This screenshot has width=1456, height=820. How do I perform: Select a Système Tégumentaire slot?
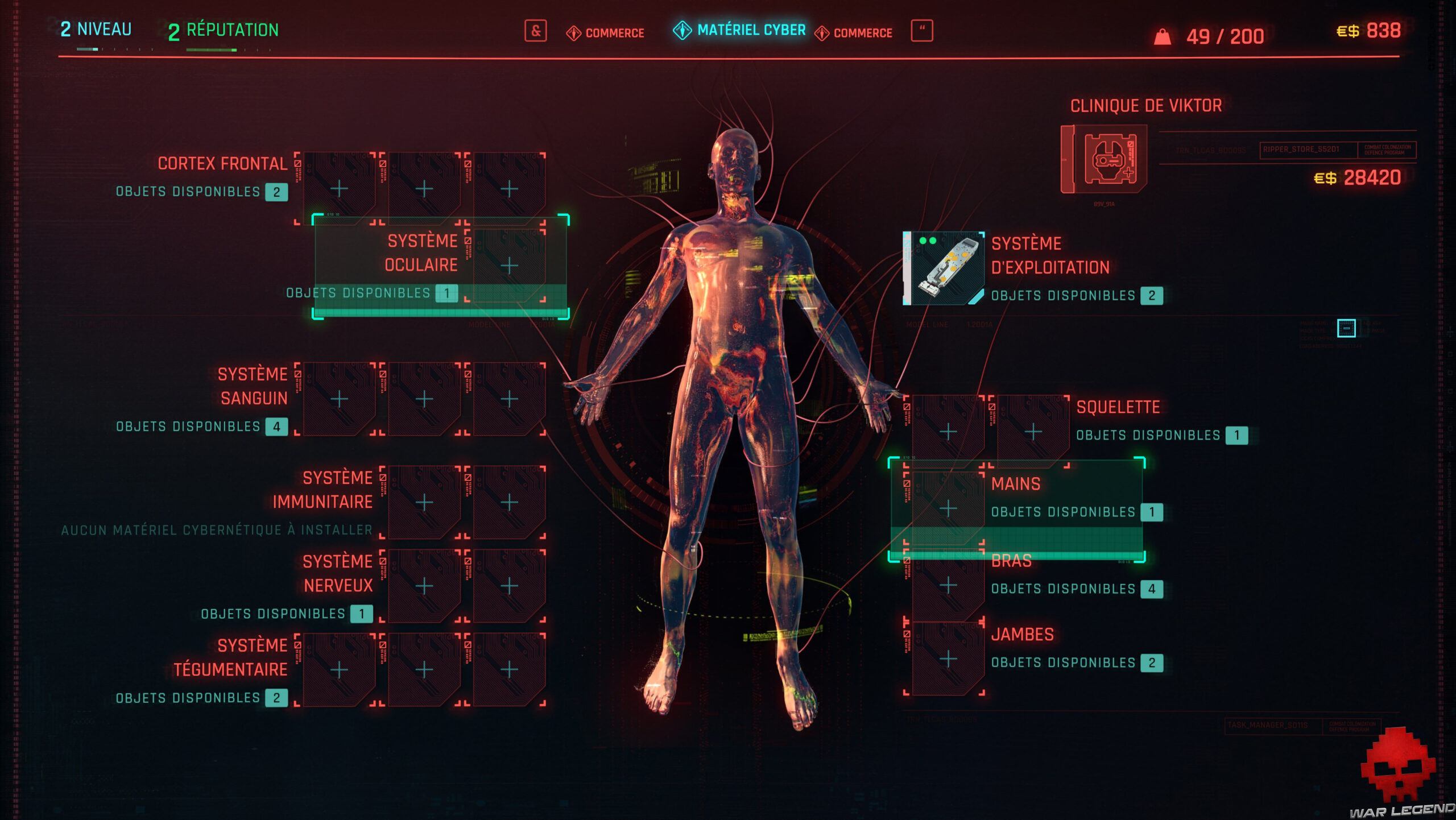coord(340,671)
